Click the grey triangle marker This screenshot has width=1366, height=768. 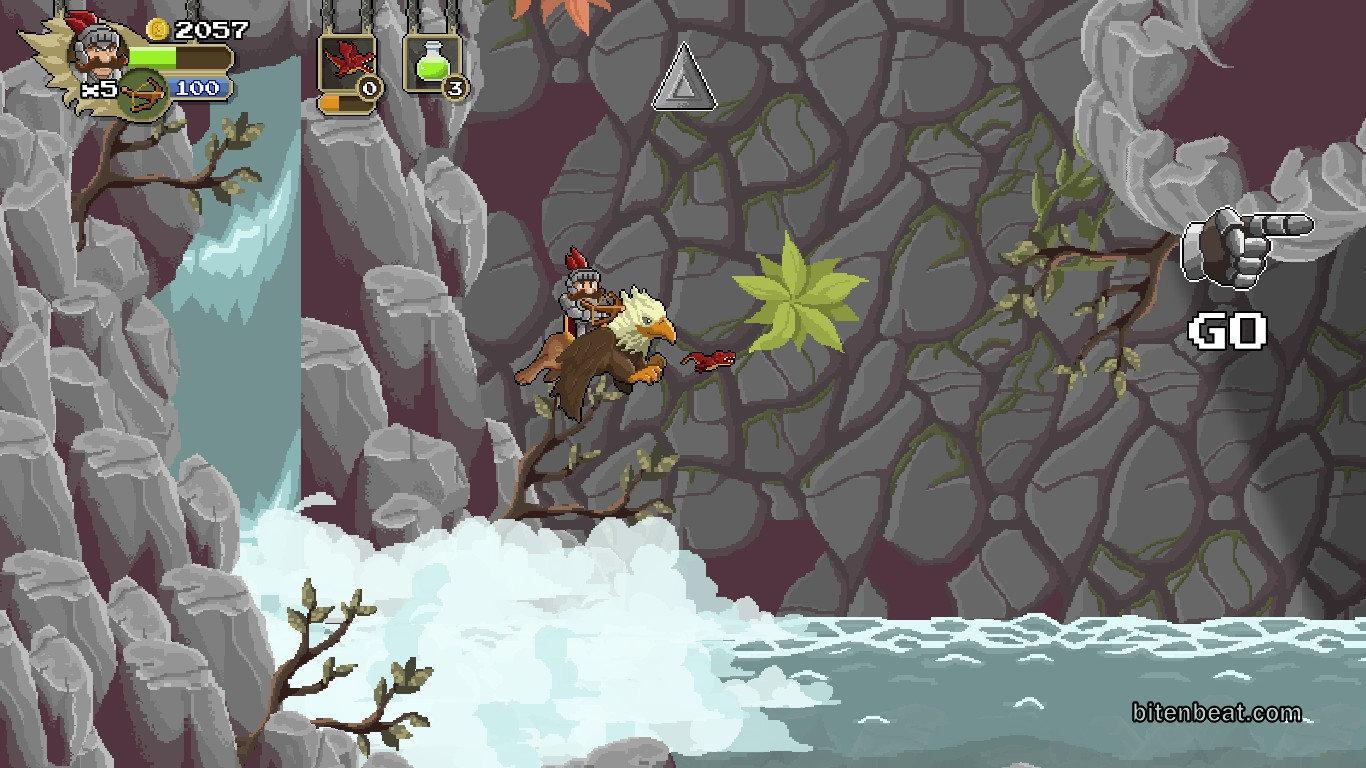pyautogui.click(x=684, y=78)
